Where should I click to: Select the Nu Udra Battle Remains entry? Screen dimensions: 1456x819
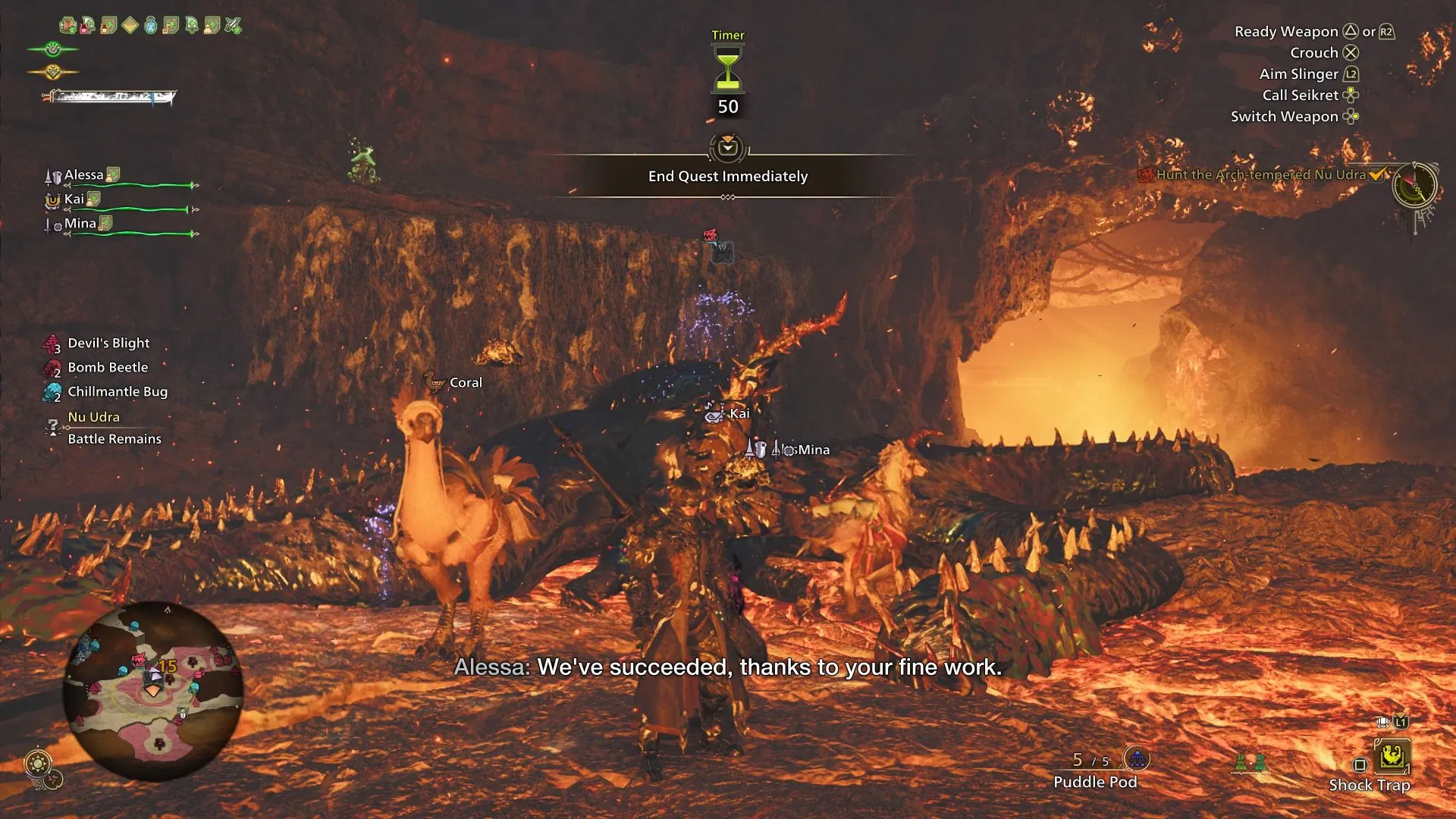point(114,428)
